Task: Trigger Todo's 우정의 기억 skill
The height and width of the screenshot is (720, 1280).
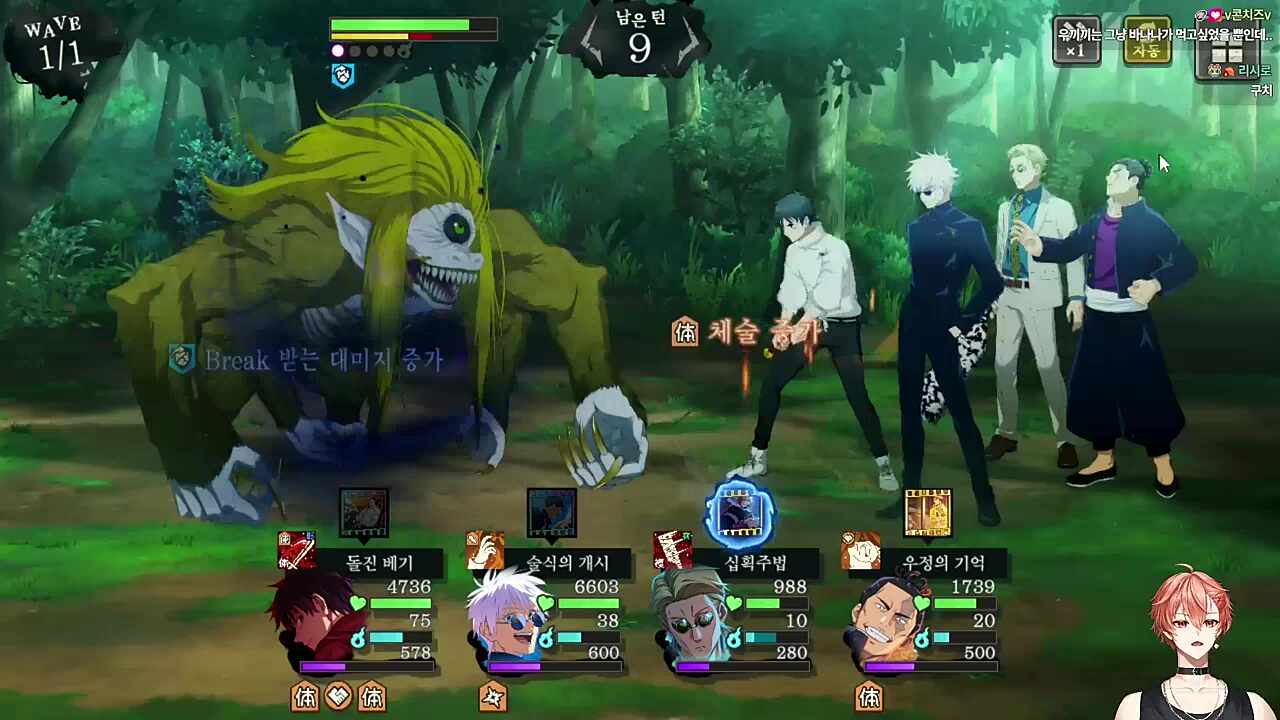Action: (944, 563)
